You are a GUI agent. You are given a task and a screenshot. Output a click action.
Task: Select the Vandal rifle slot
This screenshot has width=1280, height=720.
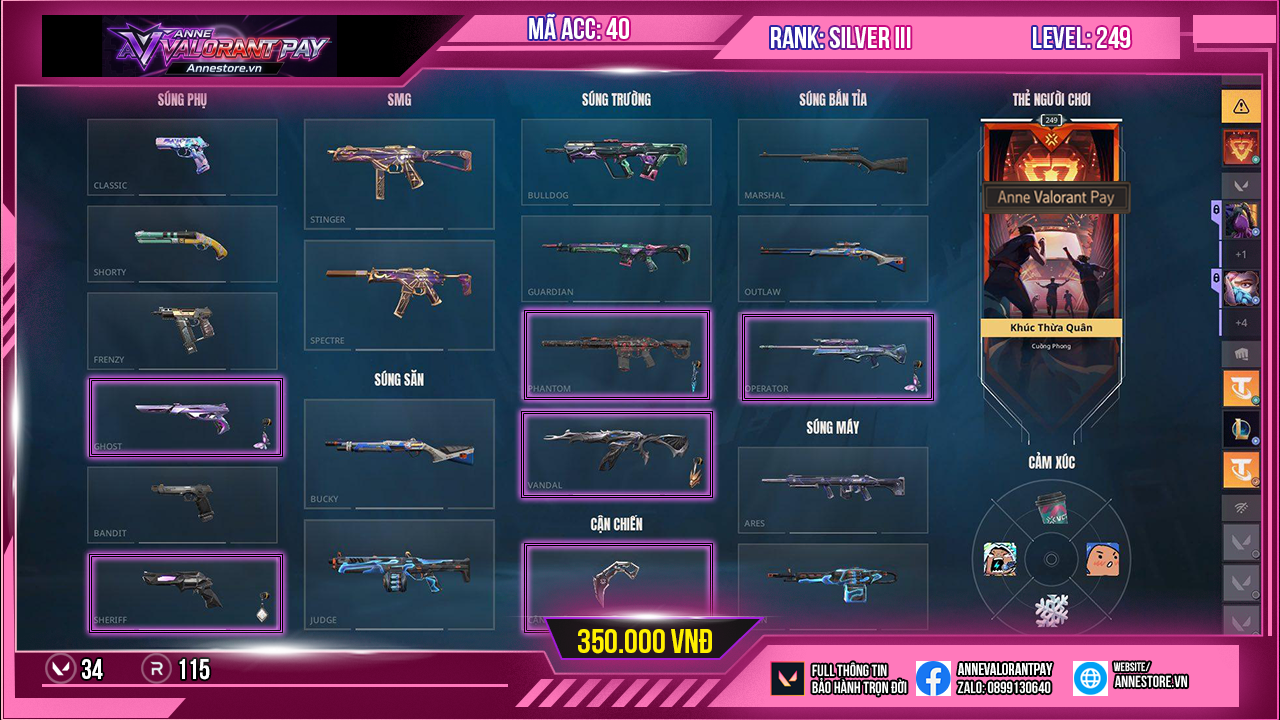pyautogui.click(x=617, y=454)
